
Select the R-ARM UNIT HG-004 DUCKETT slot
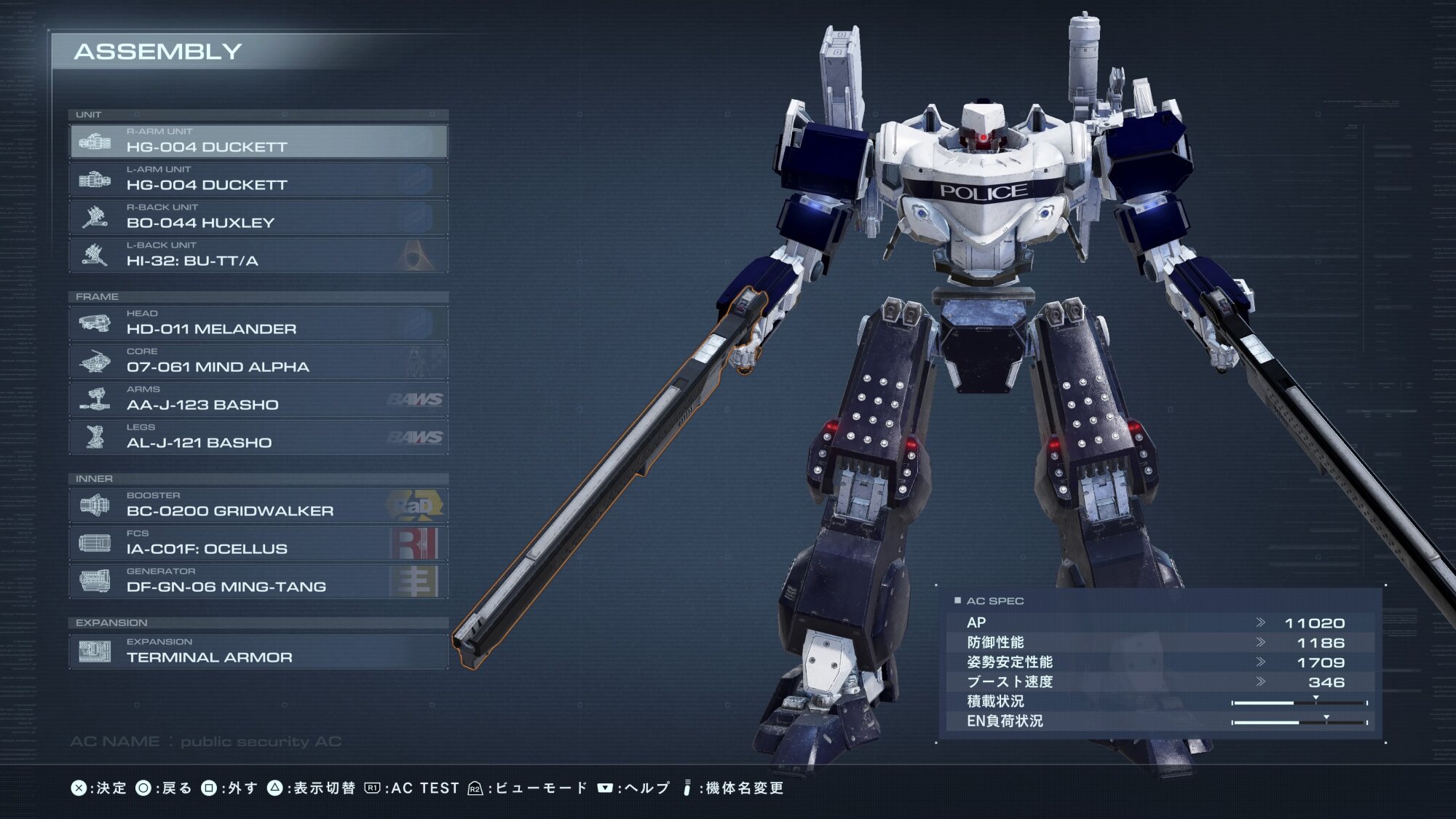[258, 141]
